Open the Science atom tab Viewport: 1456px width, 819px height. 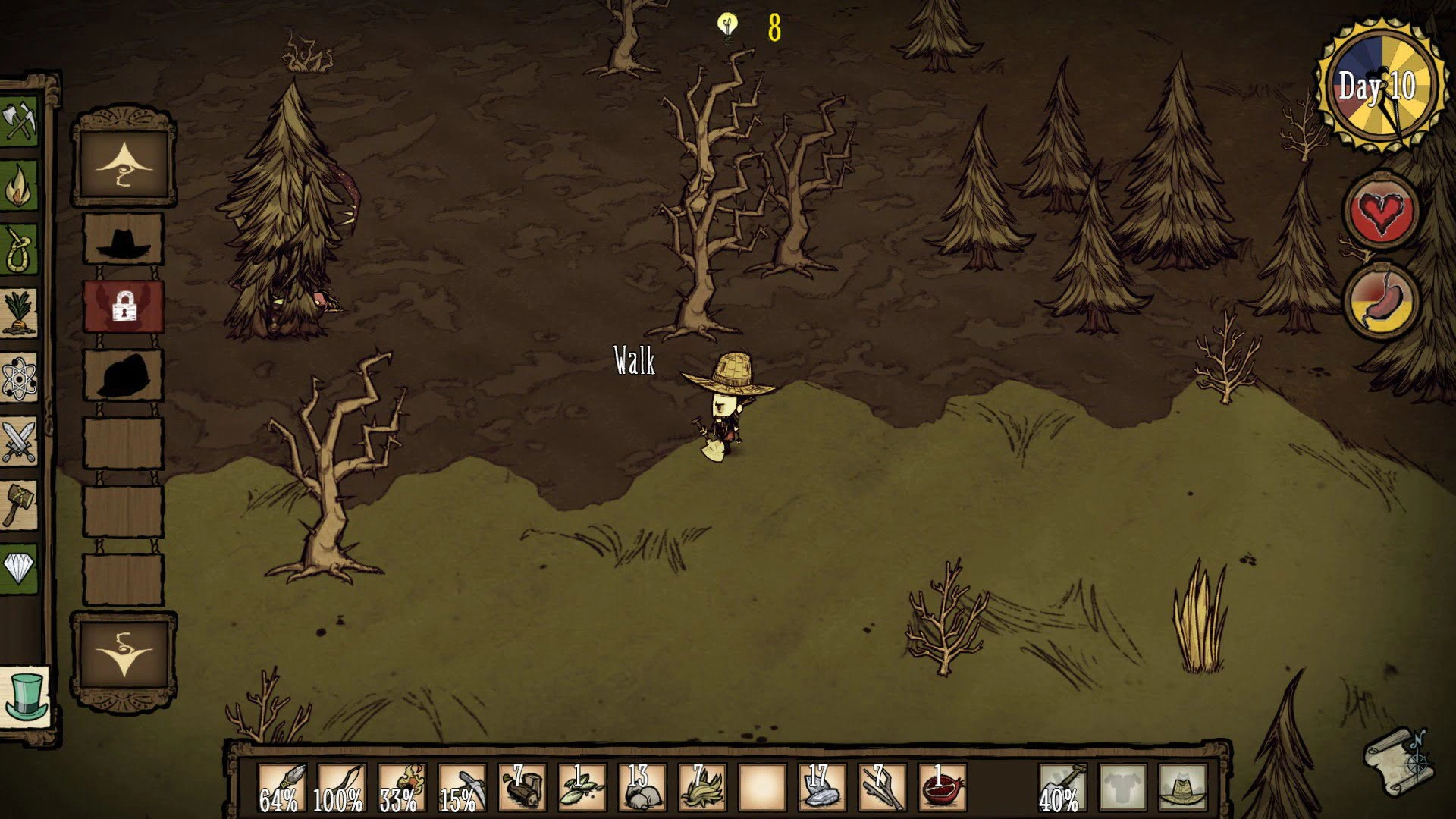coord(18,377)
